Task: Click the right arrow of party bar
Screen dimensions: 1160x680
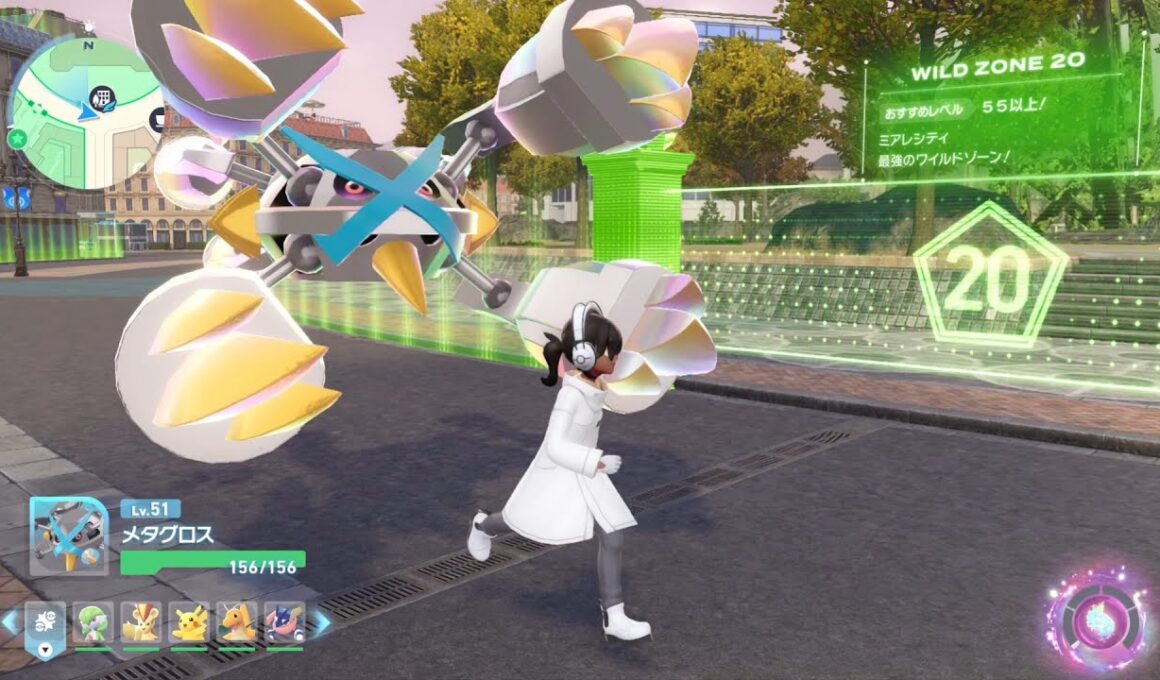Action: point(322,622)
